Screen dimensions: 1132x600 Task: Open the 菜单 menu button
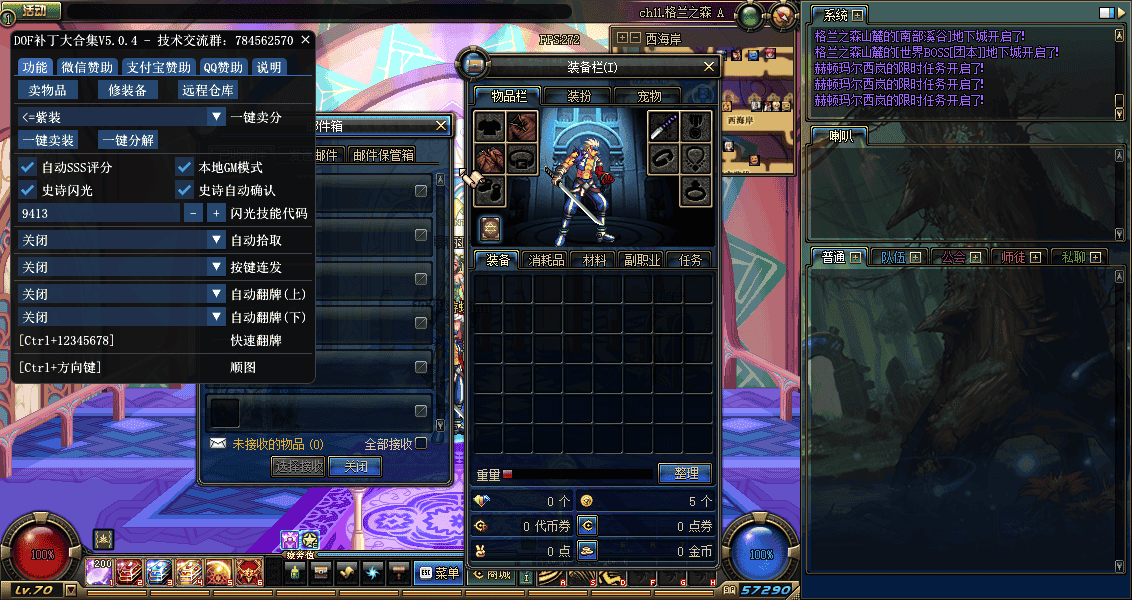click(x=440, y=573)
